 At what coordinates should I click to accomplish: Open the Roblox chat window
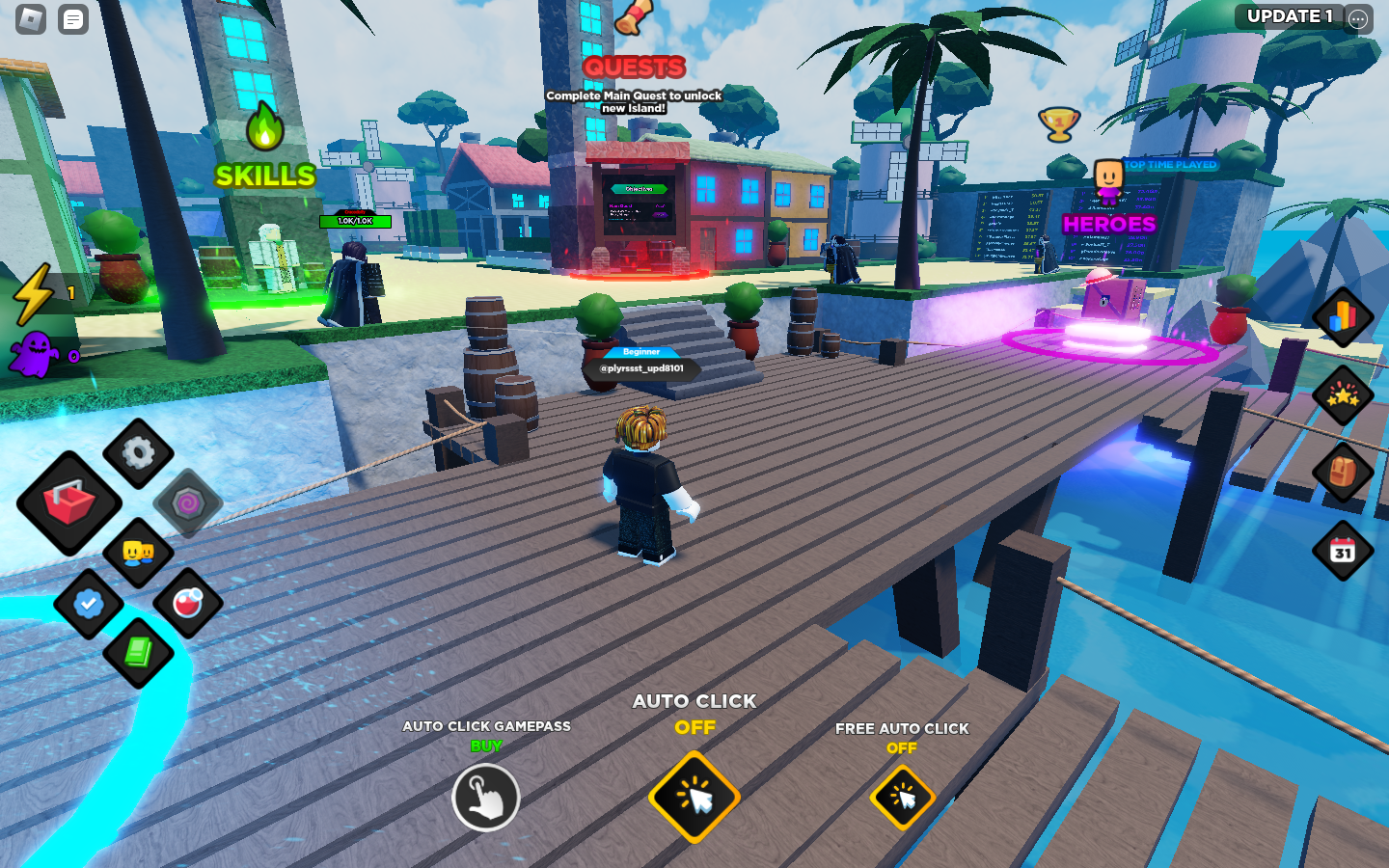pyautogui.click(x=73, y=19)
